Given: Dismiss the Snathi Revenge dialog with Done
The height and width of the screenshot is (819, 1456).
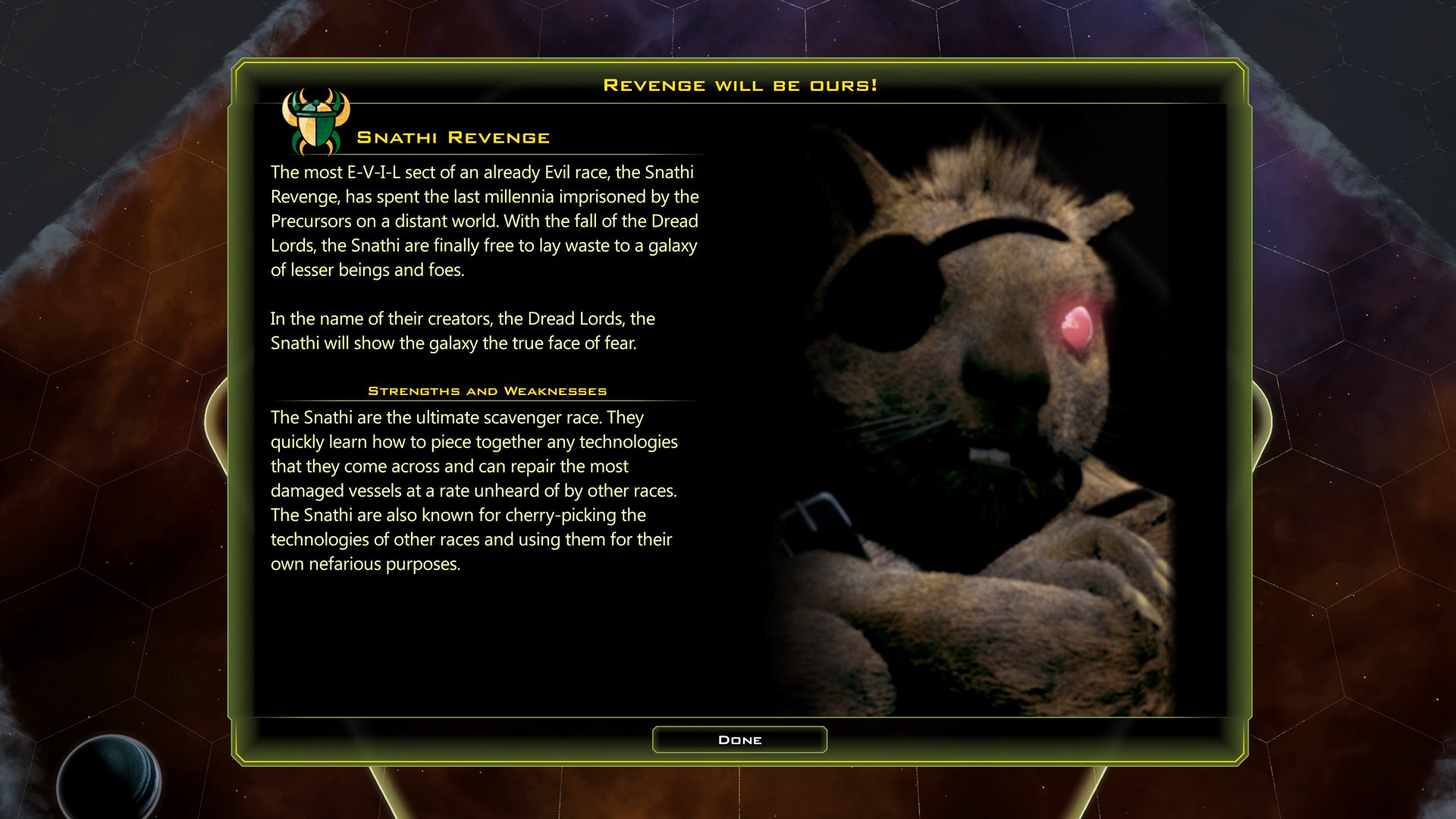Looking at the screenshot, I should (x=739, y=739).
